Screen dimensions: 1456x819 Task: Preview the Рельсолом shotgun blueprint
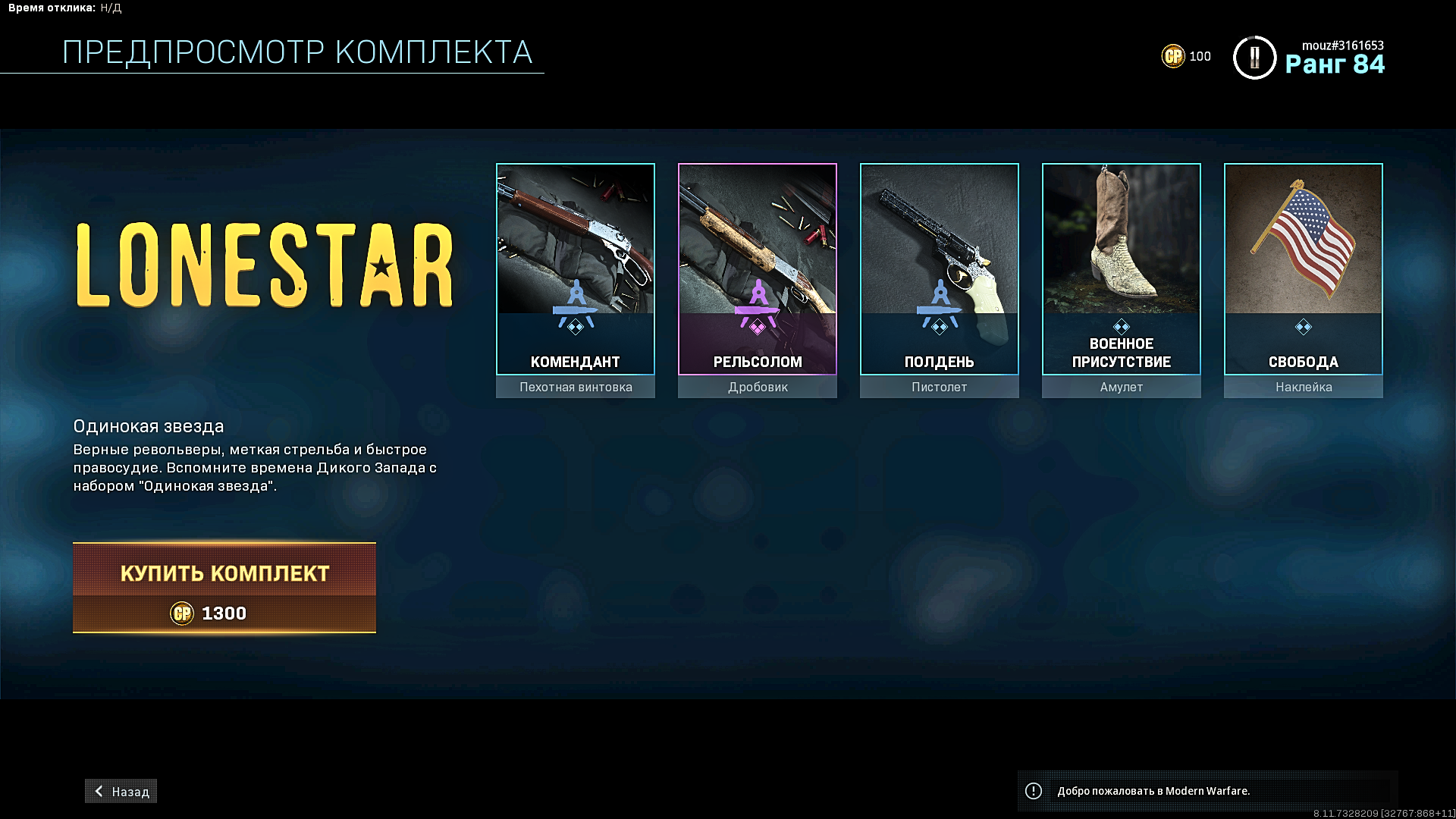pos(758,269)
